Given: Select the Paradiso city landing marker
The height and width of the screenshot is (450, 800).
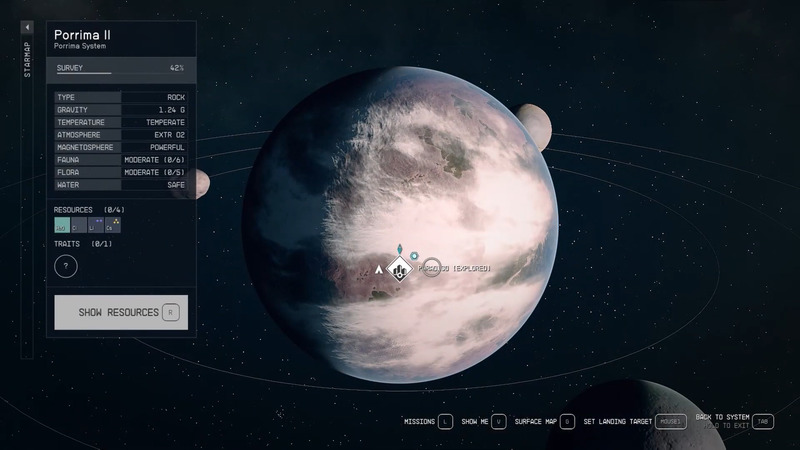Looking at the screenshot, I should coord(400,269).
